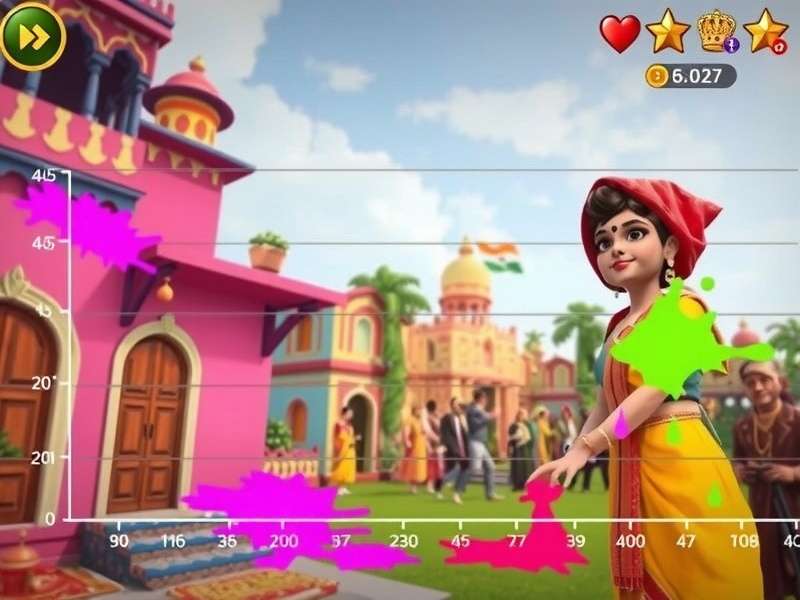The height and width of the screenshot is (600, 800).
Task: Click the star with the red badge
Action: [x=766, y=31]
